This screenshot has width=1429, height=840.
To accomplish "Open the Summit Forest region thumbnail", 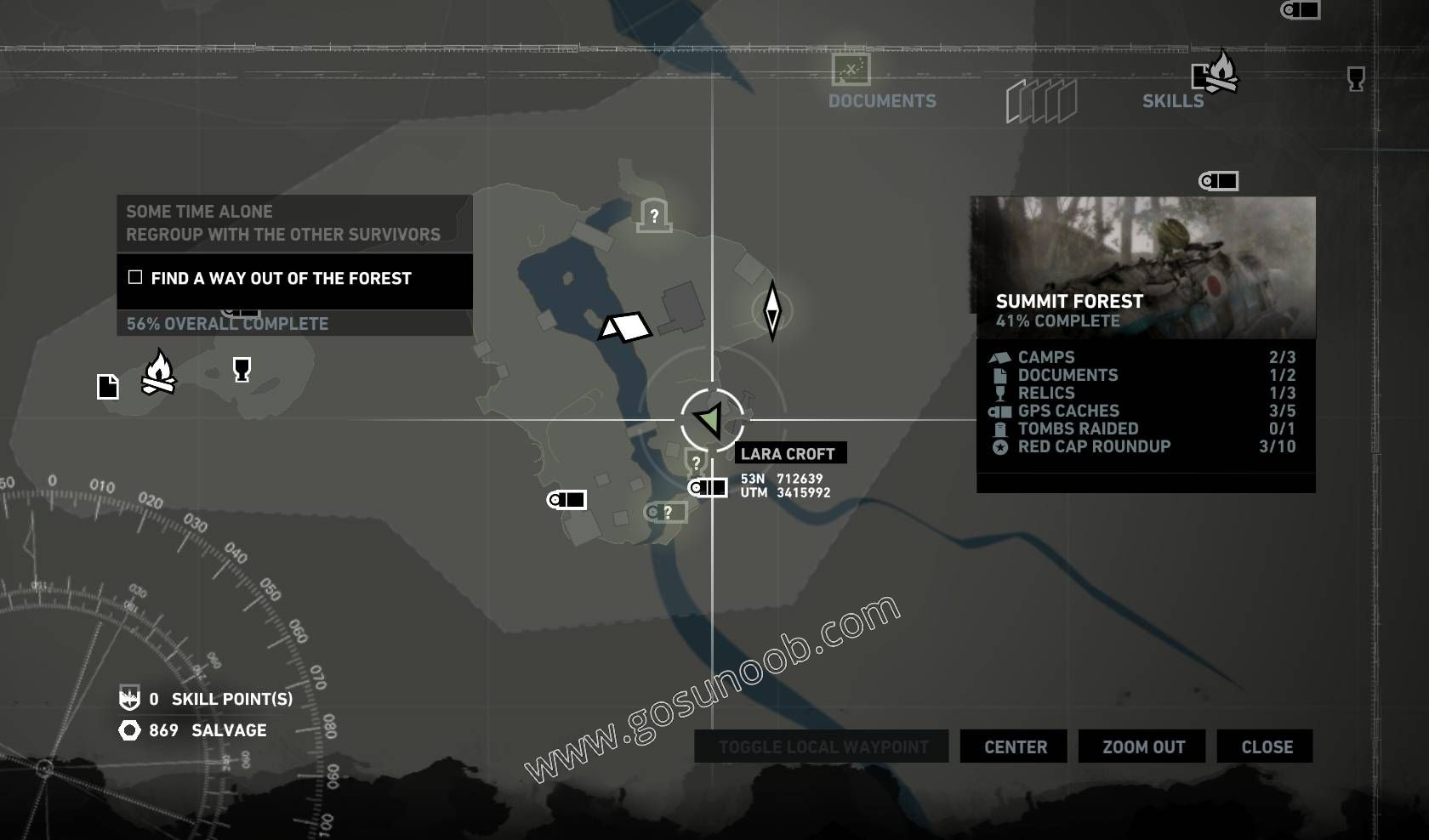I will (1145, 267).
